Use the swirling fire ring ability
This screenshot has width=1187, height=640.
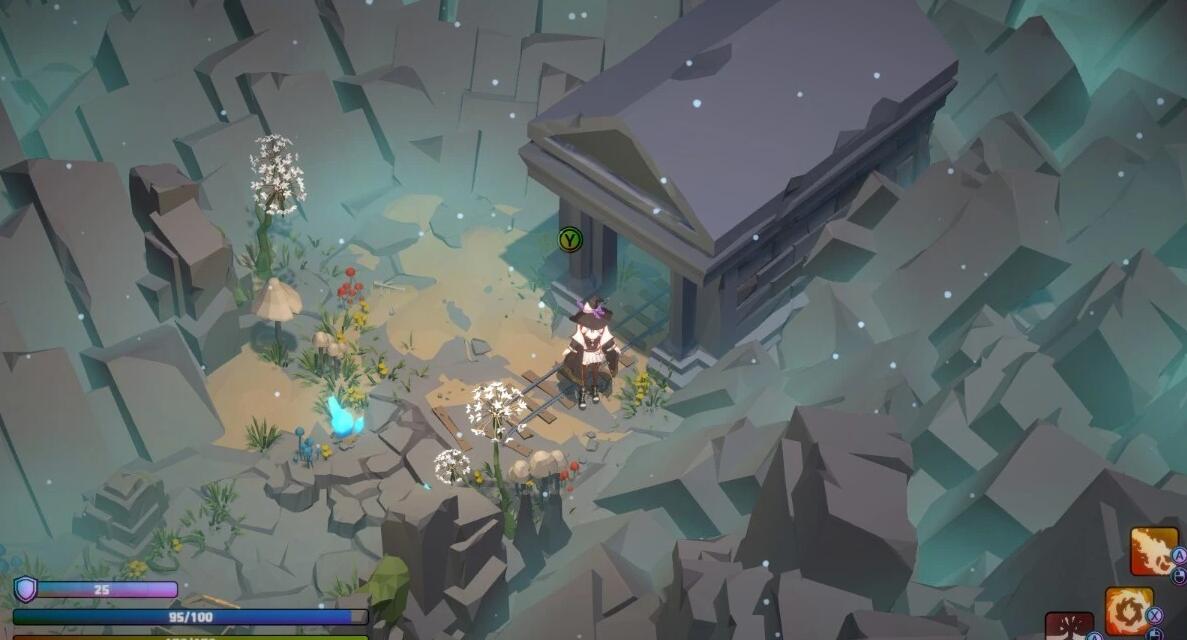click(1128, 610)
